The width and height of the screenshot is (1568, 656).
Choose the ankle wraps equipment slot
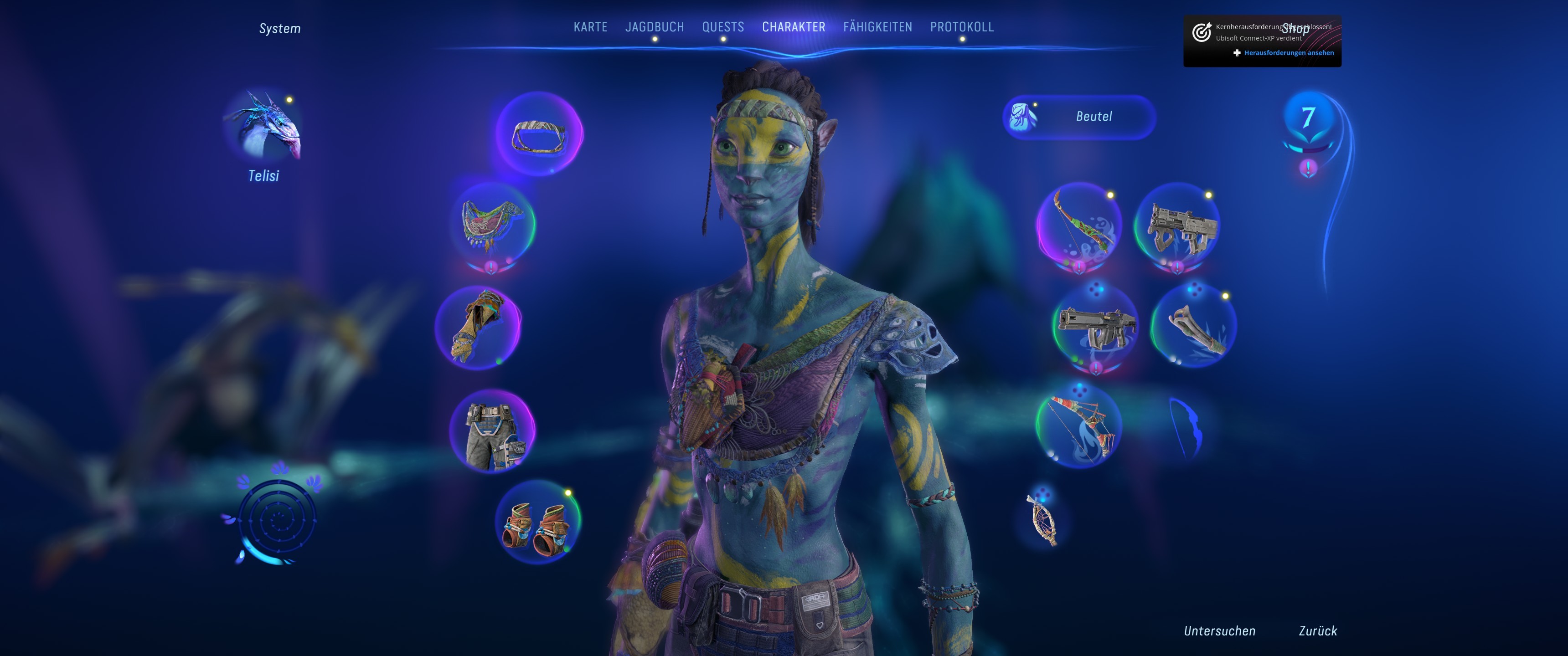tap(537, 522)
